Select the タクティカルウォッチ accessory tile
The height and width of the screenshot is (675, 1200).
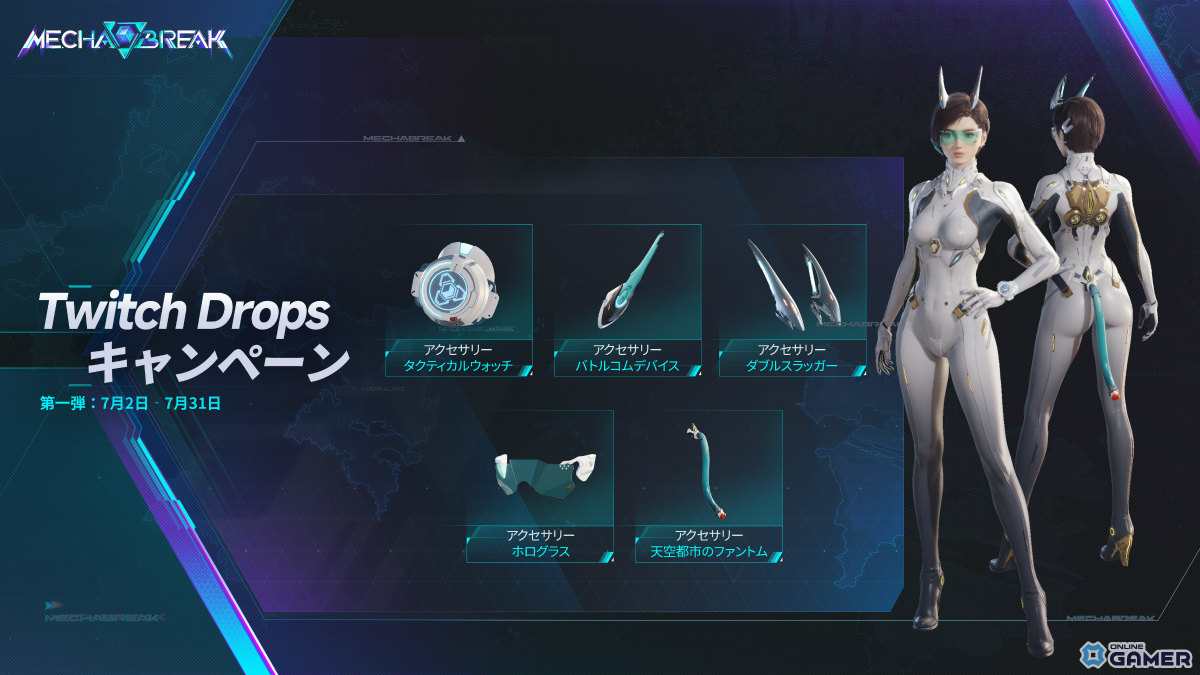pos(458,300)
